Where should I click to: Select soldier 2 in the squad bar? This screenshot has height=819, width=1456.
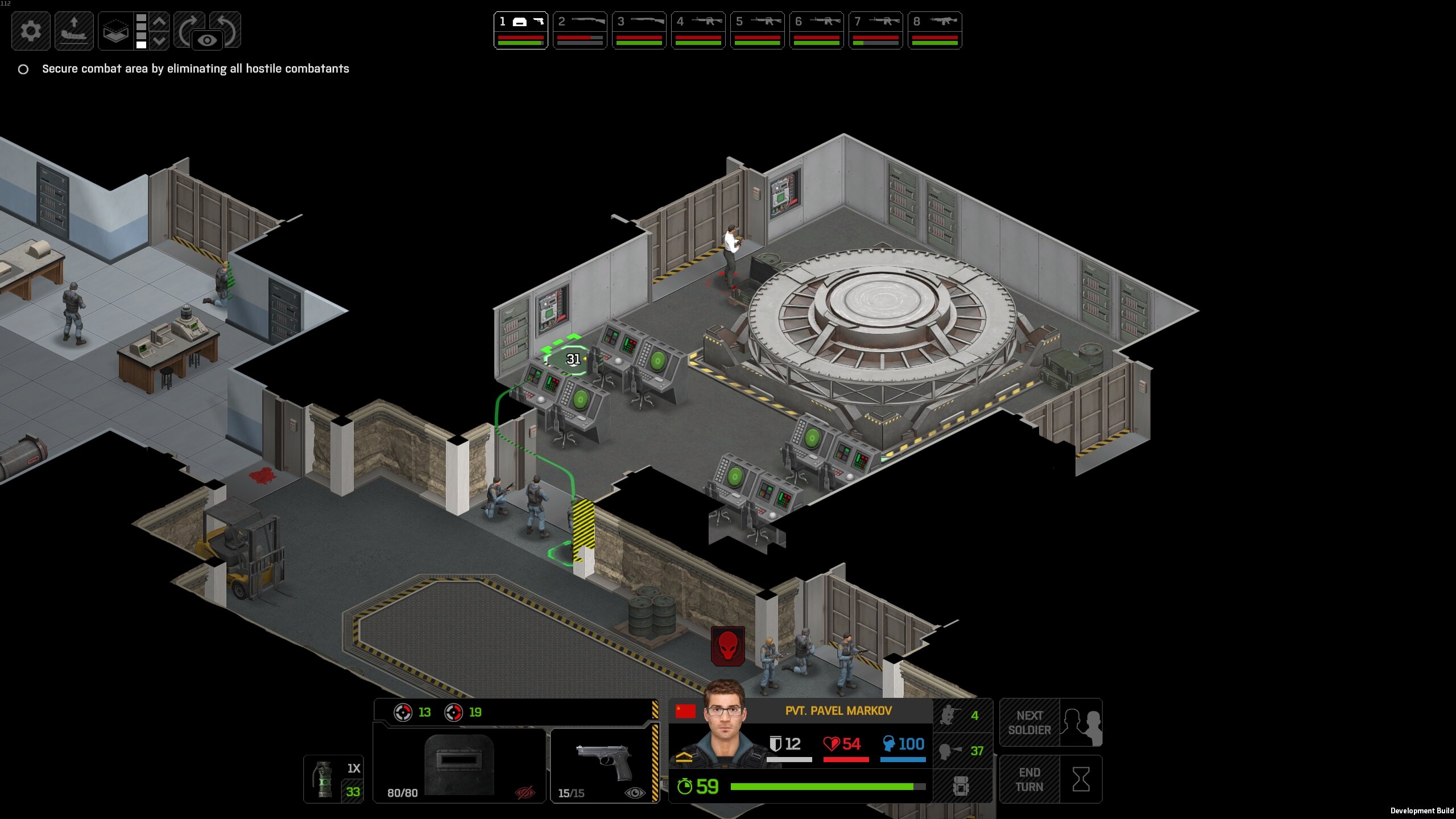[x=580, y=30]
